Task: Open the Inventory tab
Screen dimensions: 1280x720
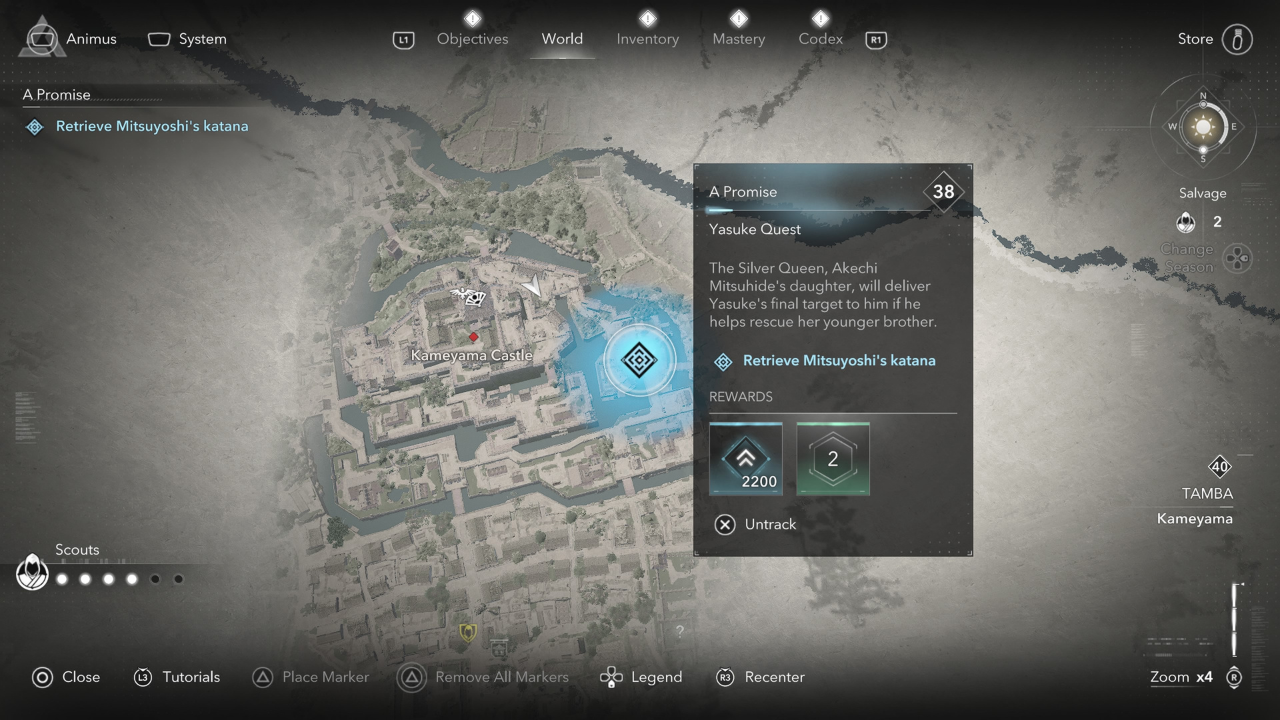Action: 647,39
